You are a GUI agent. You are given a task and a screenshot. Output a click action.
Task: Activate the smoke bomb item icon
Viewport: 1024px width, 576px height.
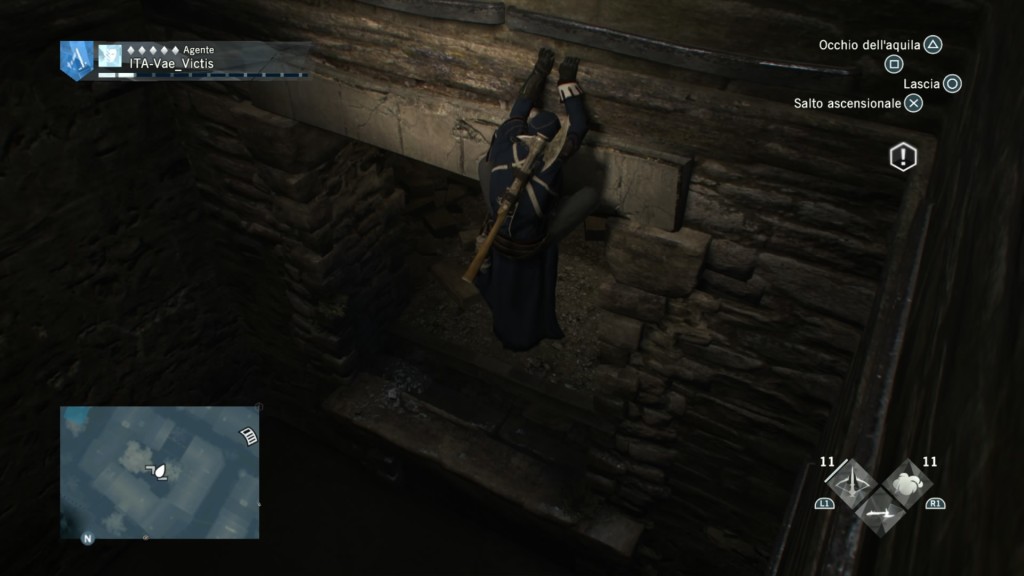(907, 483)
